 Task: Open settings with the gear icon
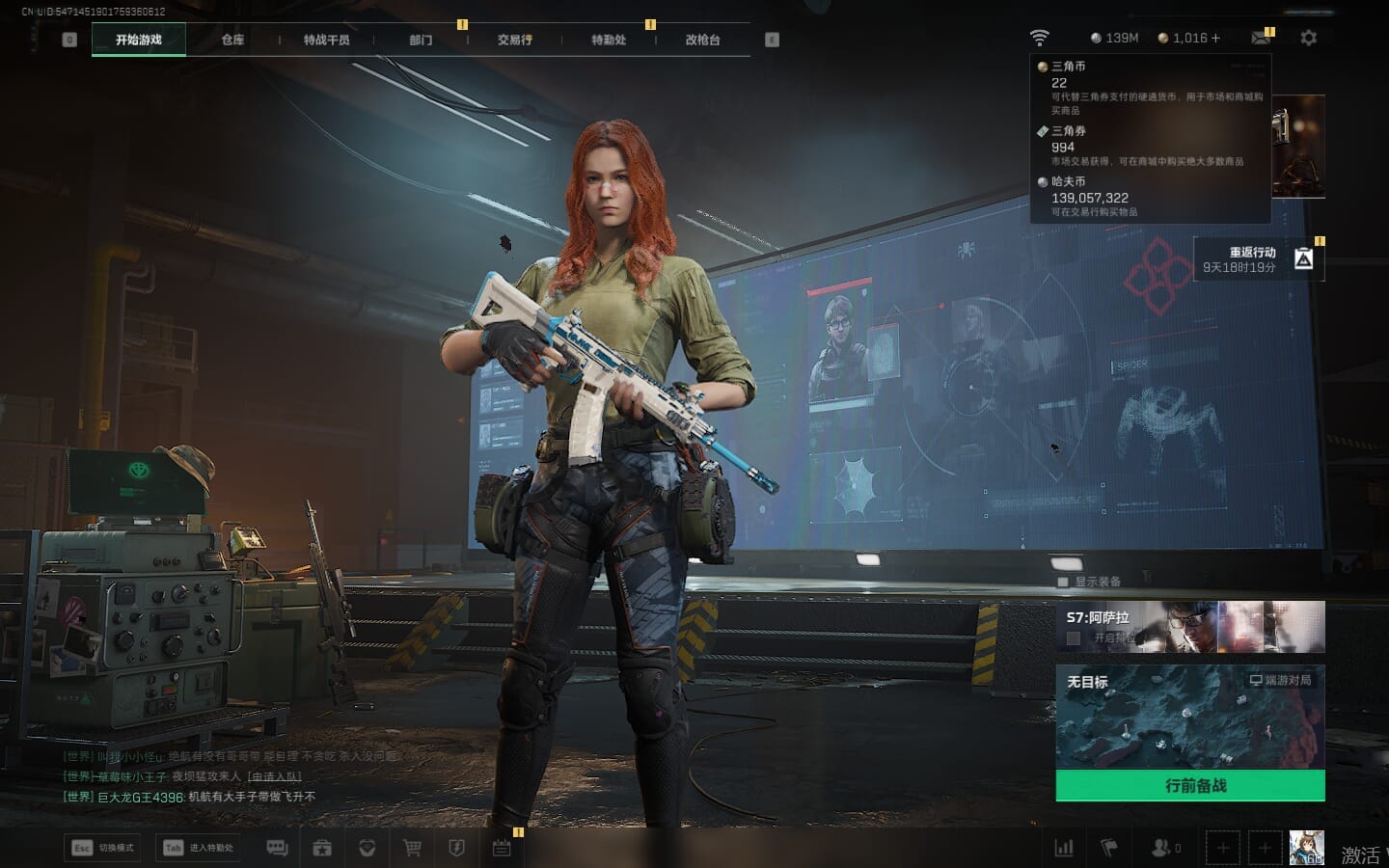click(1308, 38)
